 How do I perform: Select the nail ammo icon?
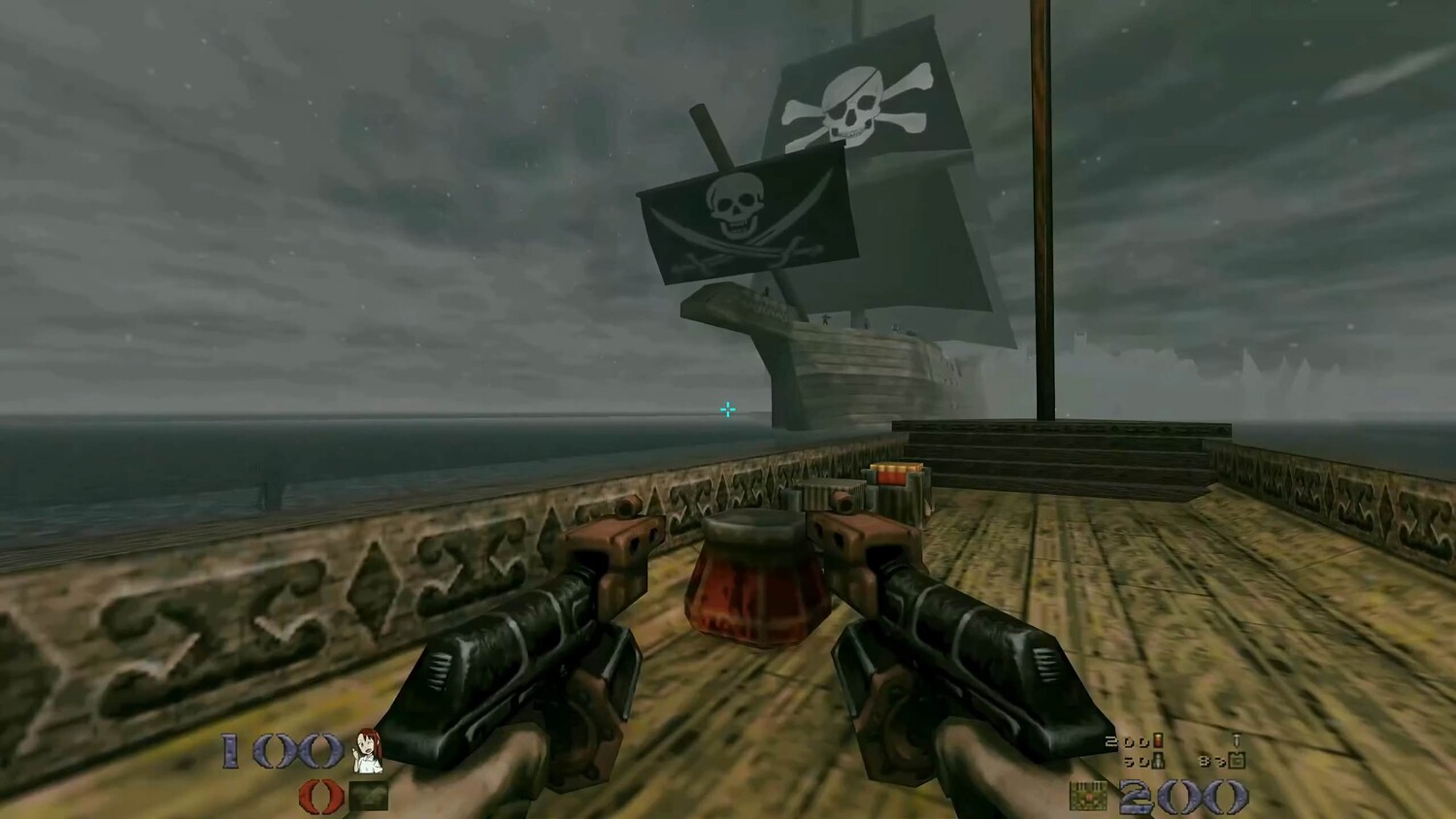1236,741
